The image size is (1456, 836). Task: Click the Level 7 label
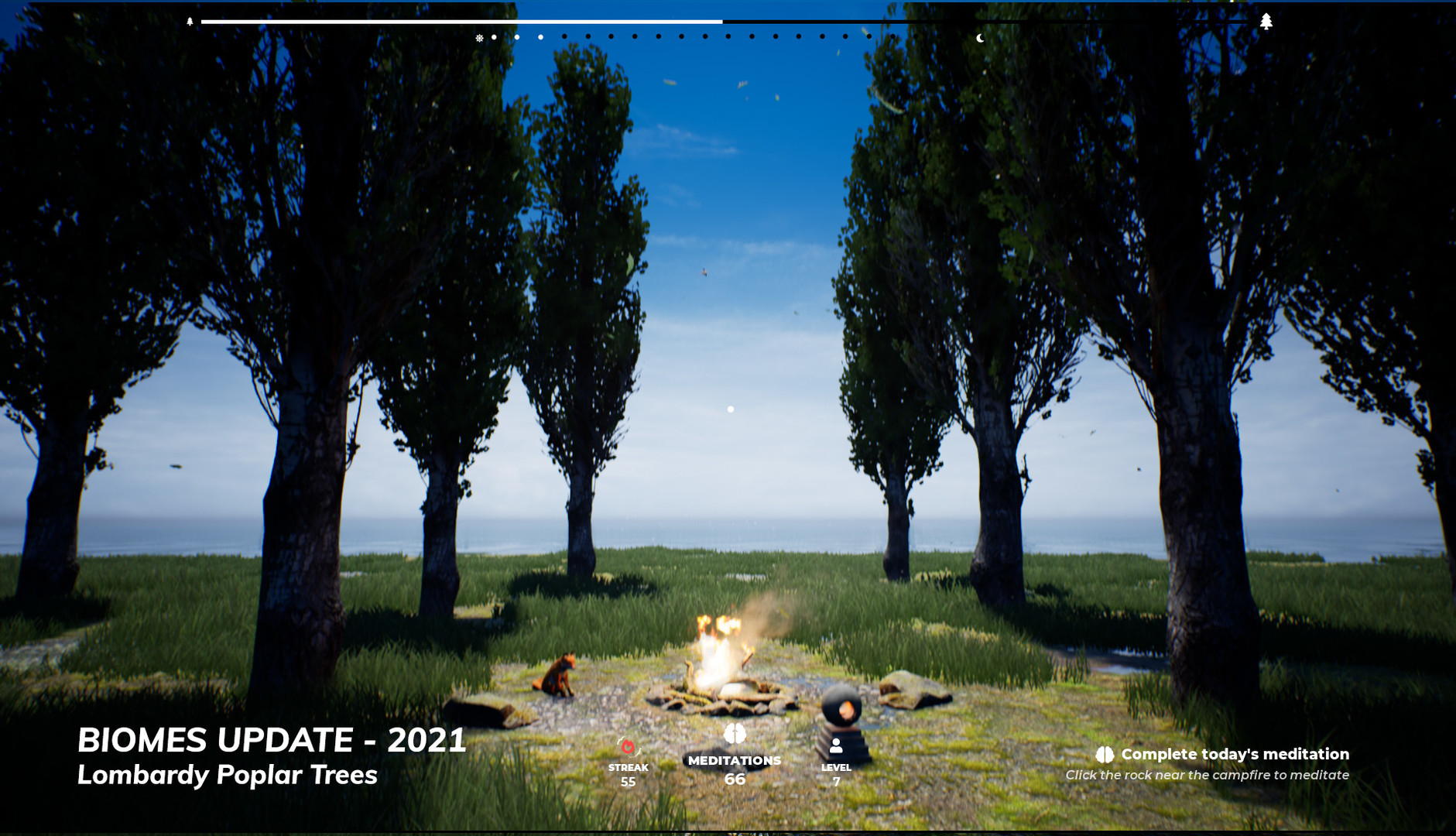tap(836, 774)
